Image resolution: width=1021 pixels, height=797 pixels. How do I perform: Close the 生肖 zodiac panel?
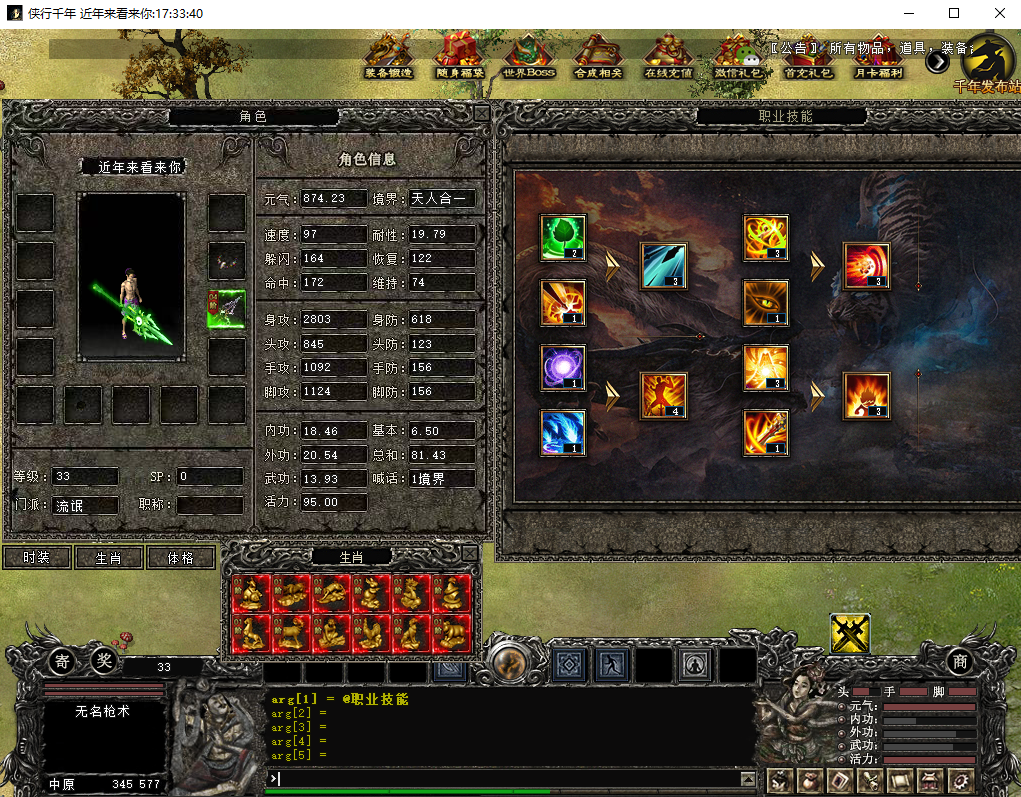[468, 553]
